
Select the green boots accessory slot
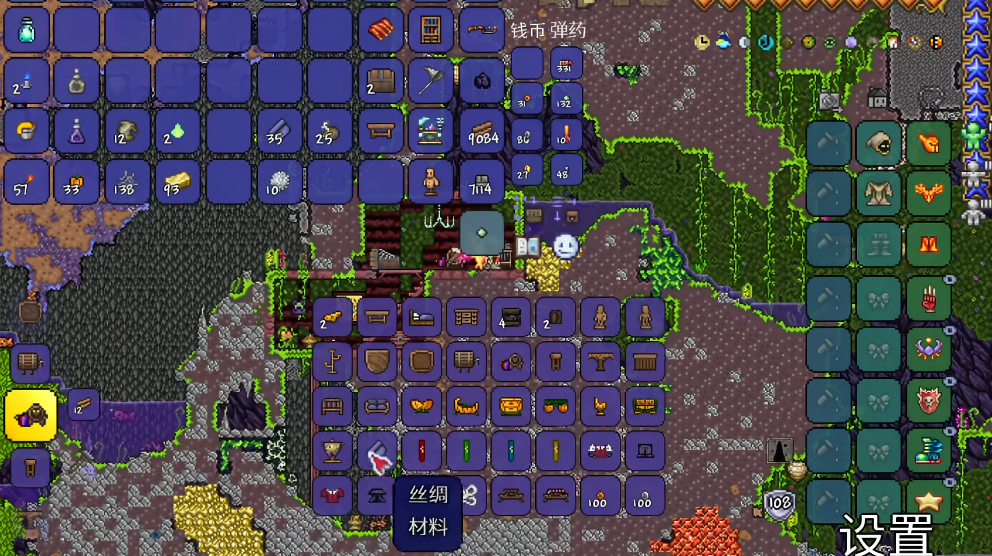930,451
